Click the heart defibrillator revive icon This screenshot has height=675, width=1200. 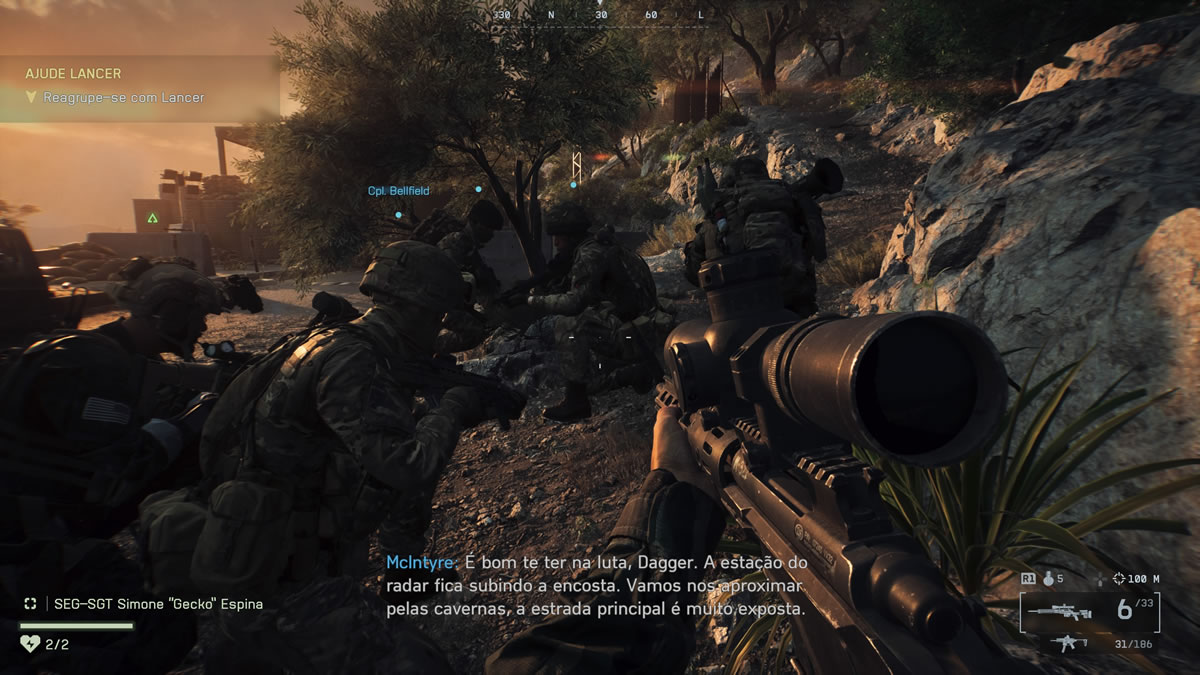coord(30,644)
